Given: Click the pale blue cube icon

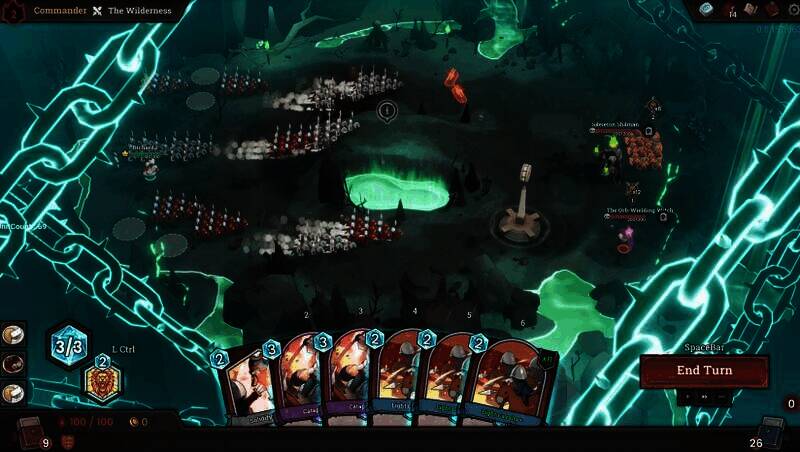Looking at the screenshot, I should pyautogui.click(x=706, y=10).
